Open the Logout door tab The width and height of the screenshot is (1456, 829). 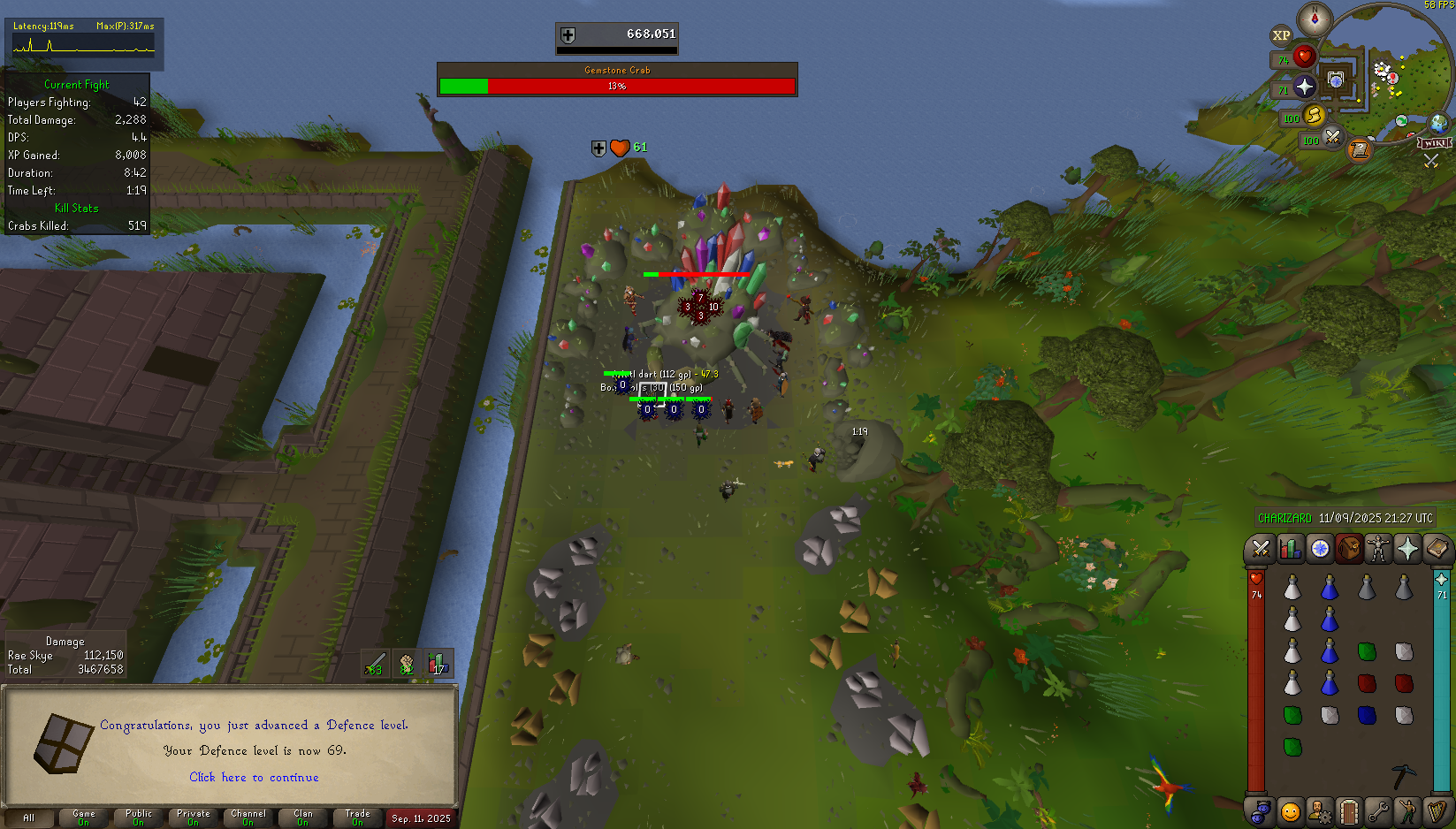[1348, 810]
